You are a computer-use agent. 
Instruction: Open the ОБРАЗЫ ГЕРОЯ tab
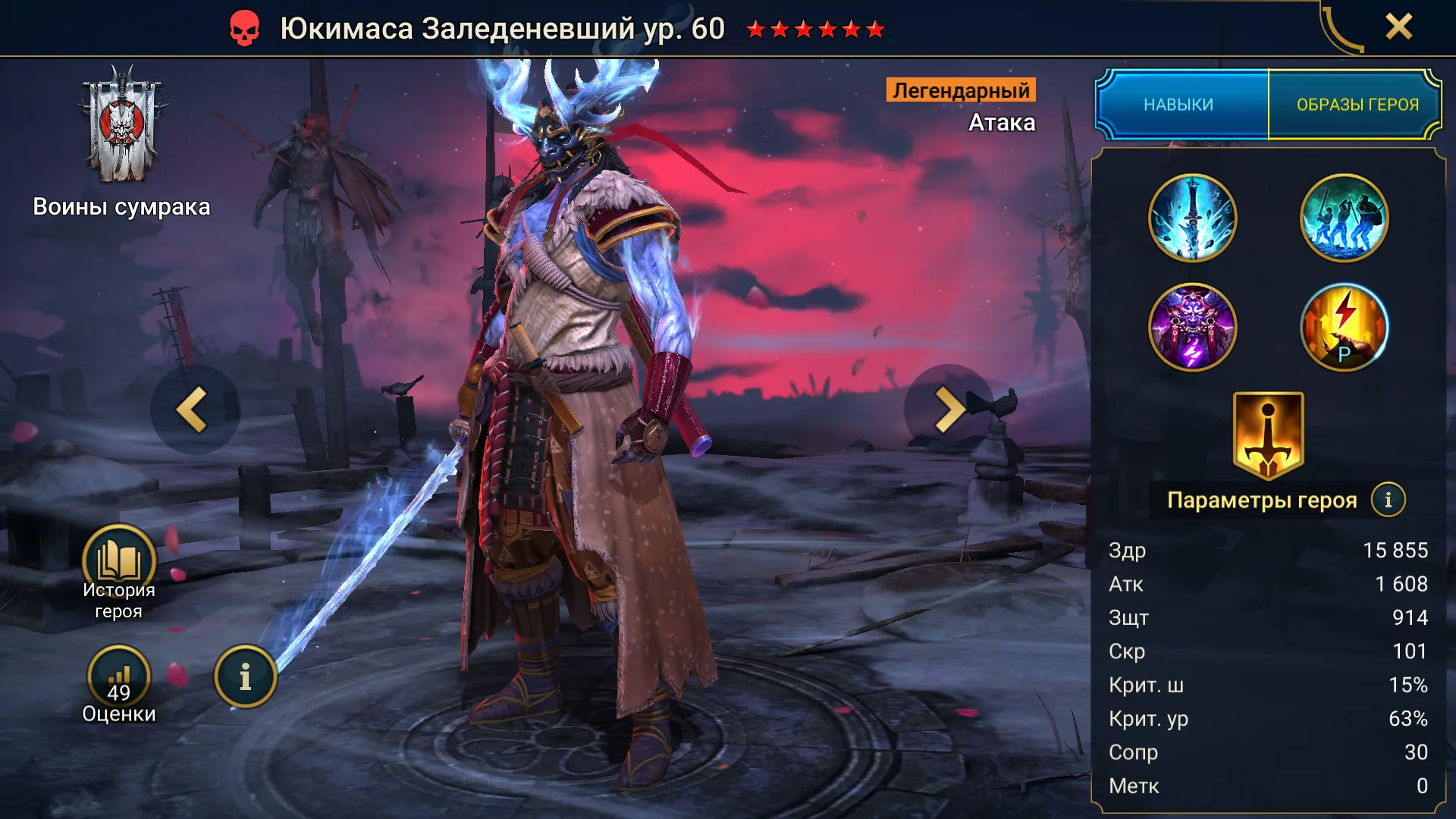click(1357, 105)
